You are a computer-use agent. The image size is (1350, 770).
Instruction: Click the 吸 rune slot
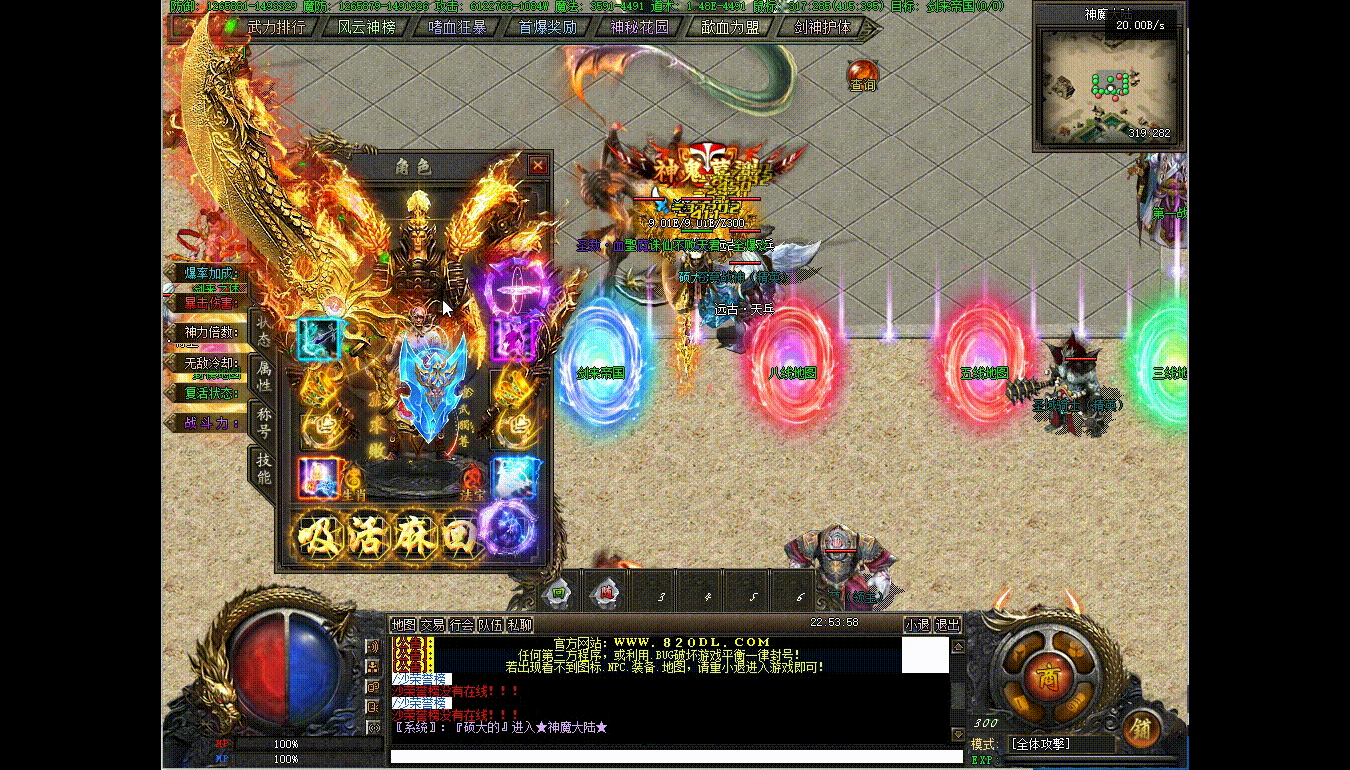319,535
